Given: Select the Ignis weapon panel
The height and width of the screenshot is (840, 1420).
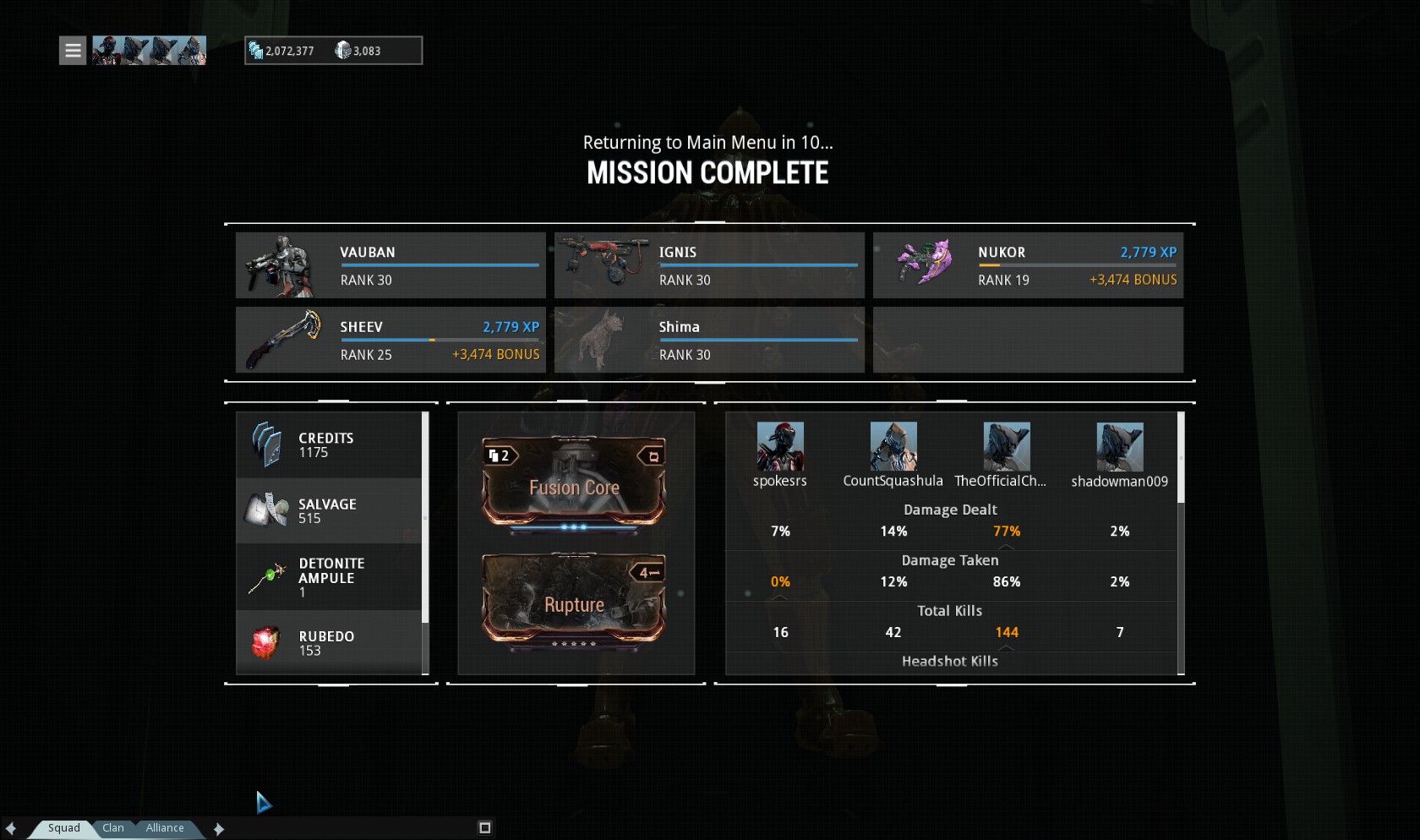Looking at the screenshot, I should tap(709, 265).
